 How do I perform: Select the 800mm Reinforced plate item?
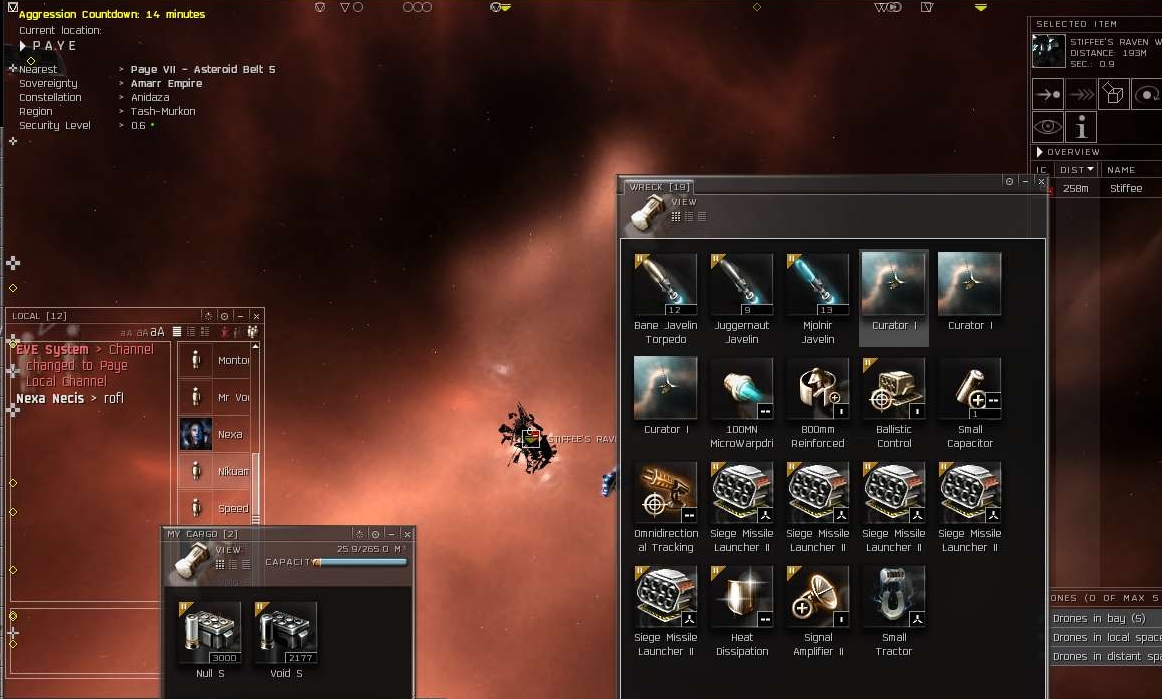point(817,390)
